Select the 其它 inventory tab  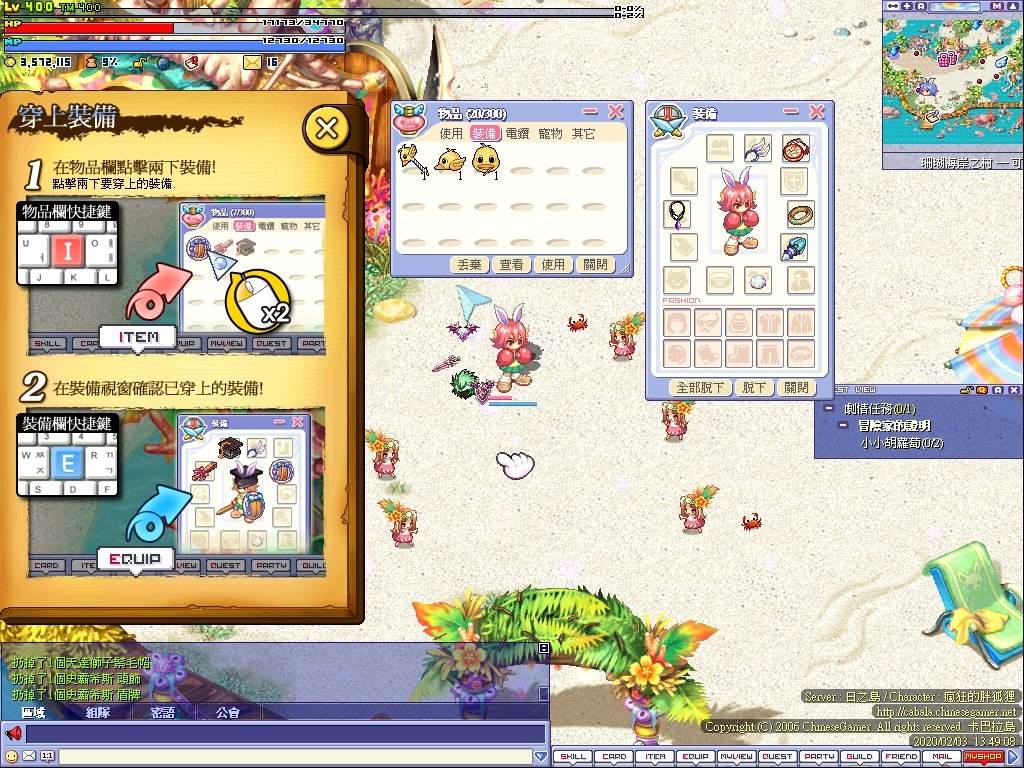(583, 134)
